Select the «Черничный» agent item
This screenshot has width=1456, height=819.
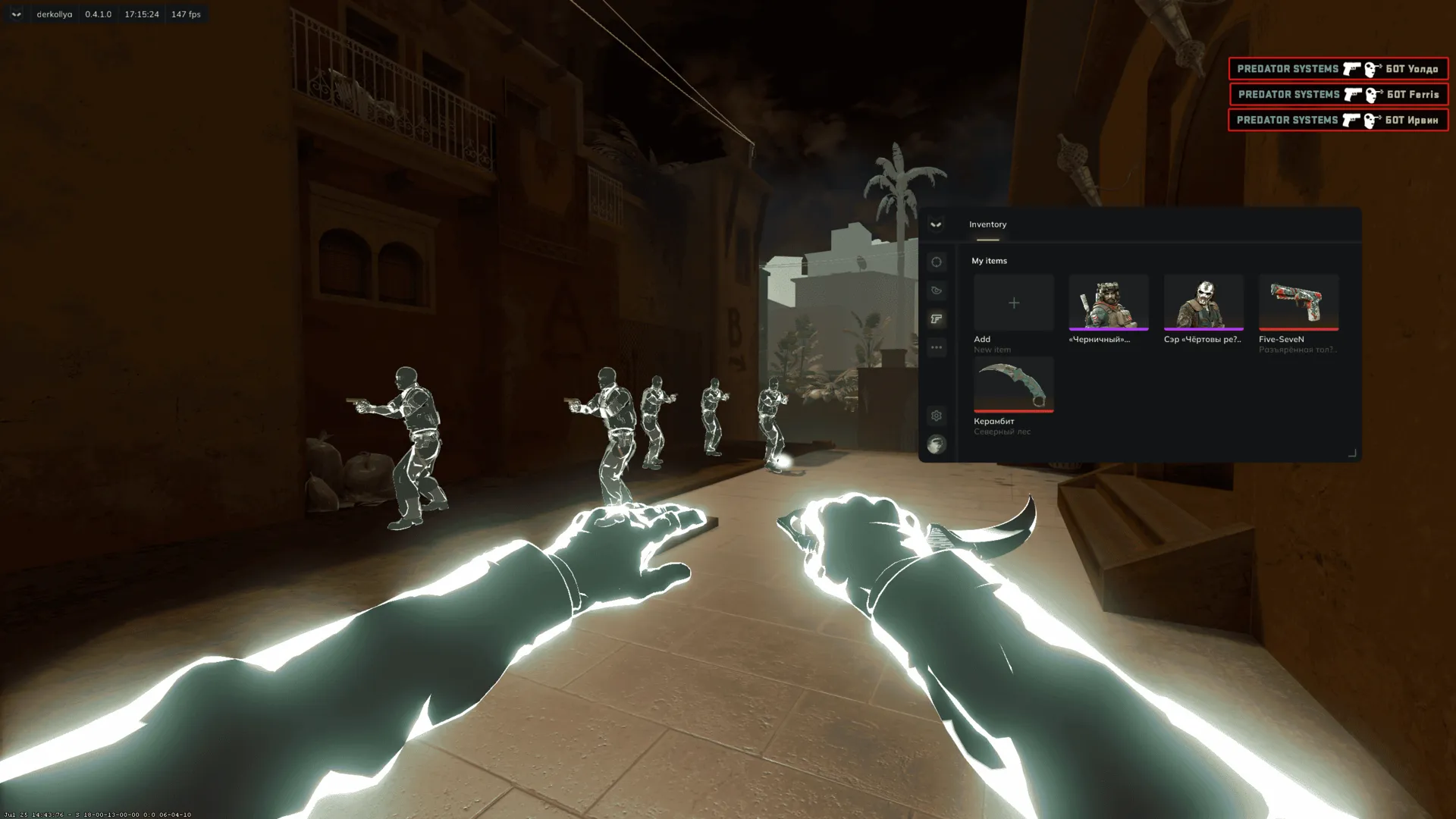(1108, 303)
